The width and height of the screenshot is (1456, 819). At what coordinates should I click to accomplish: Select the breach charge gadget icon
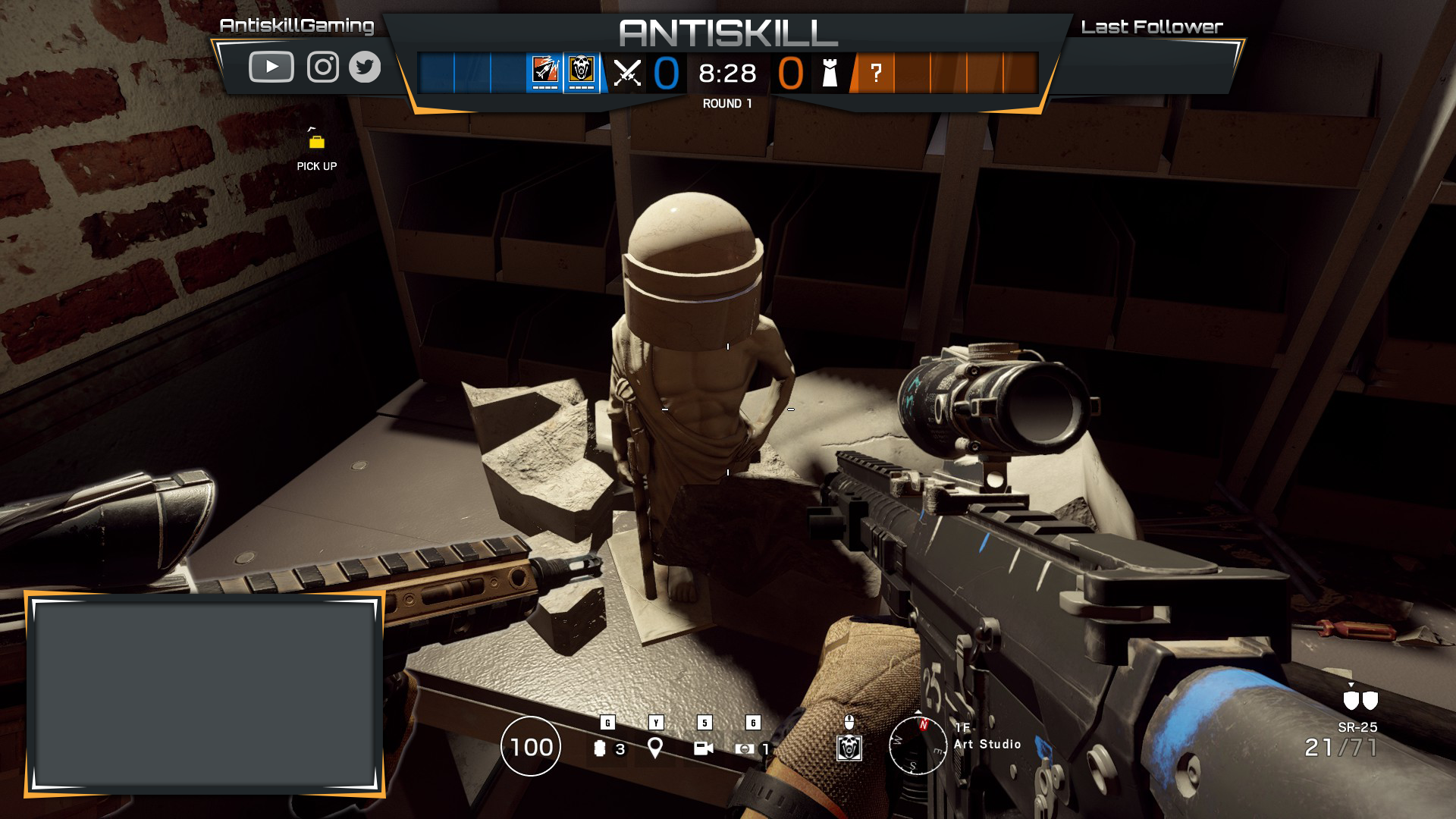[x=745, y=748]
